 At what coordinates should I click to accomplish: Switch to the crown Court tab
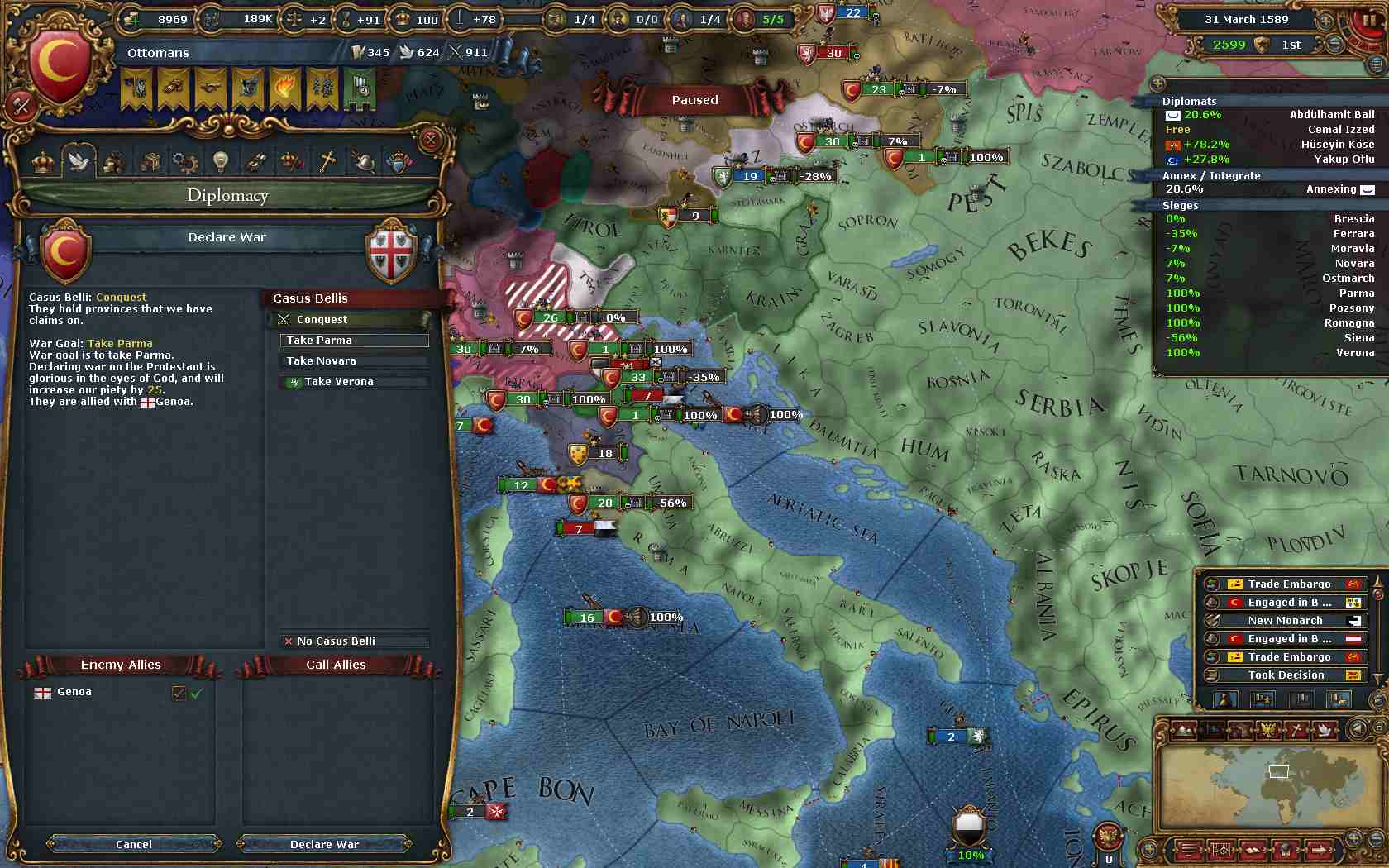pos(42,162)
